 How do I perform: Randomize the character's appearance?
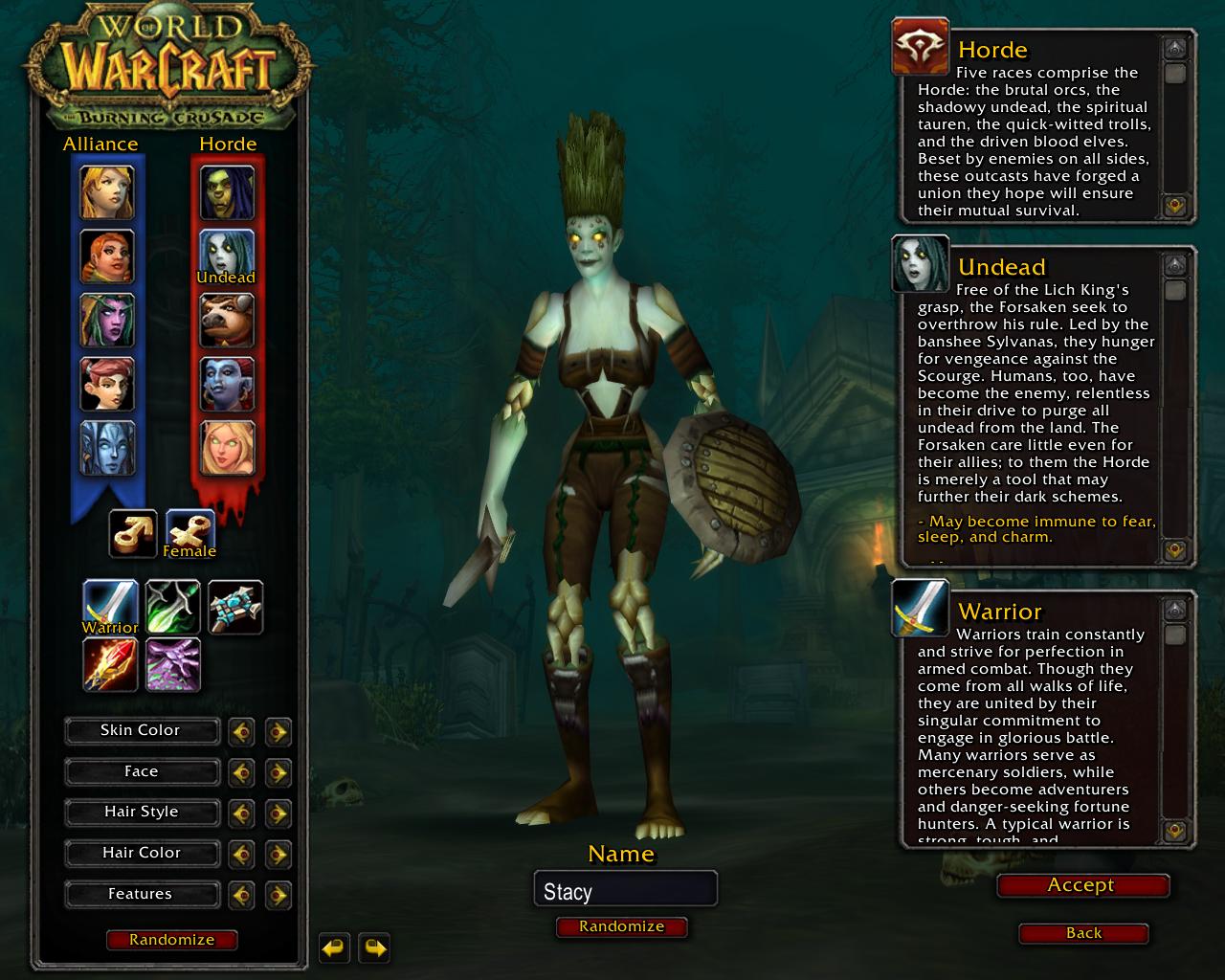click(x=171, y=940)
